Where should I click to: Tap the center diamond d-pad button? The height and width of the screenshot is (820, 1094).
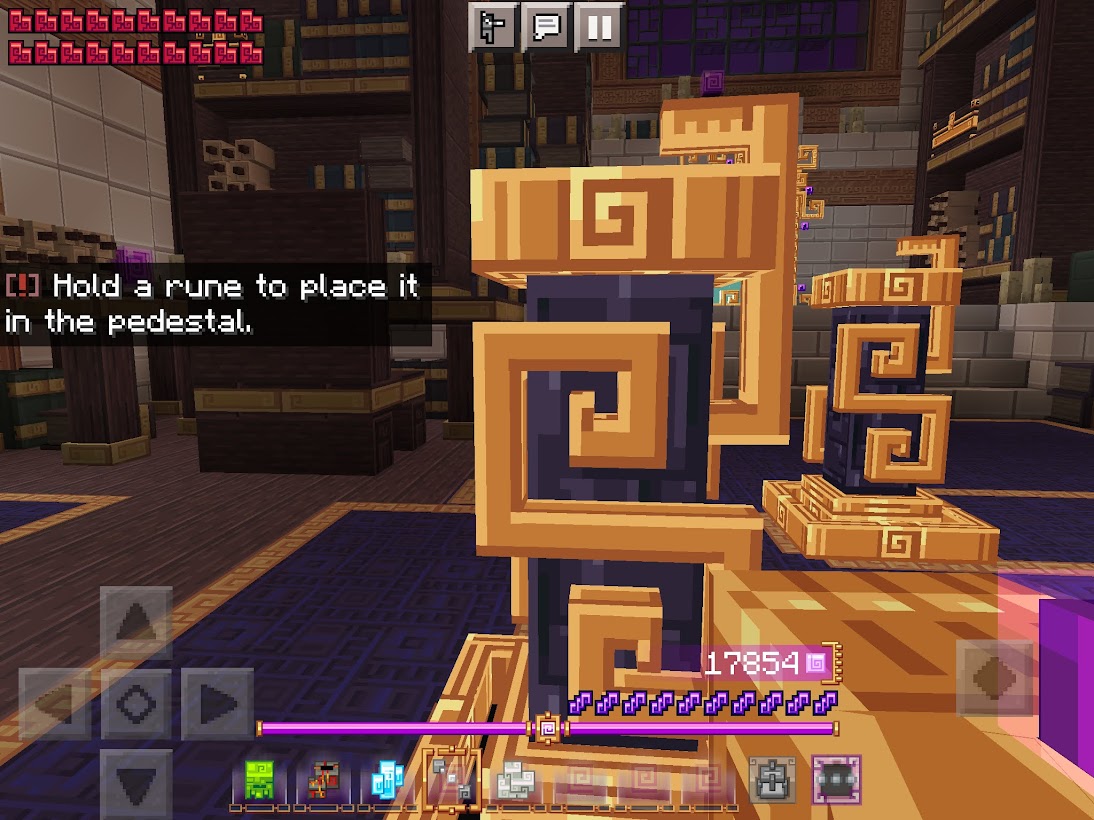click(x=136, y=704)
